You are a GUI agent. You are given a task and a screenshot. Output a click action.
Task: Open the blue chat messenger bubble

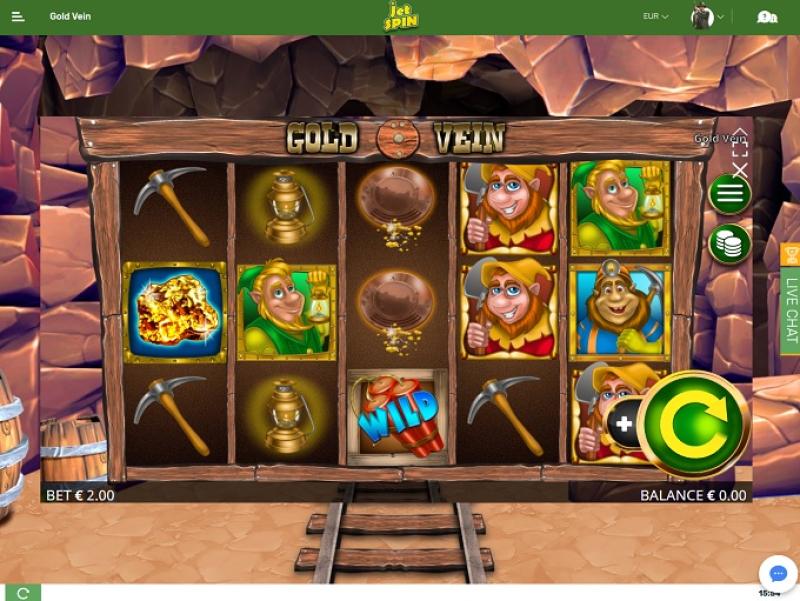pyautogui.click(x=777, y=574)
